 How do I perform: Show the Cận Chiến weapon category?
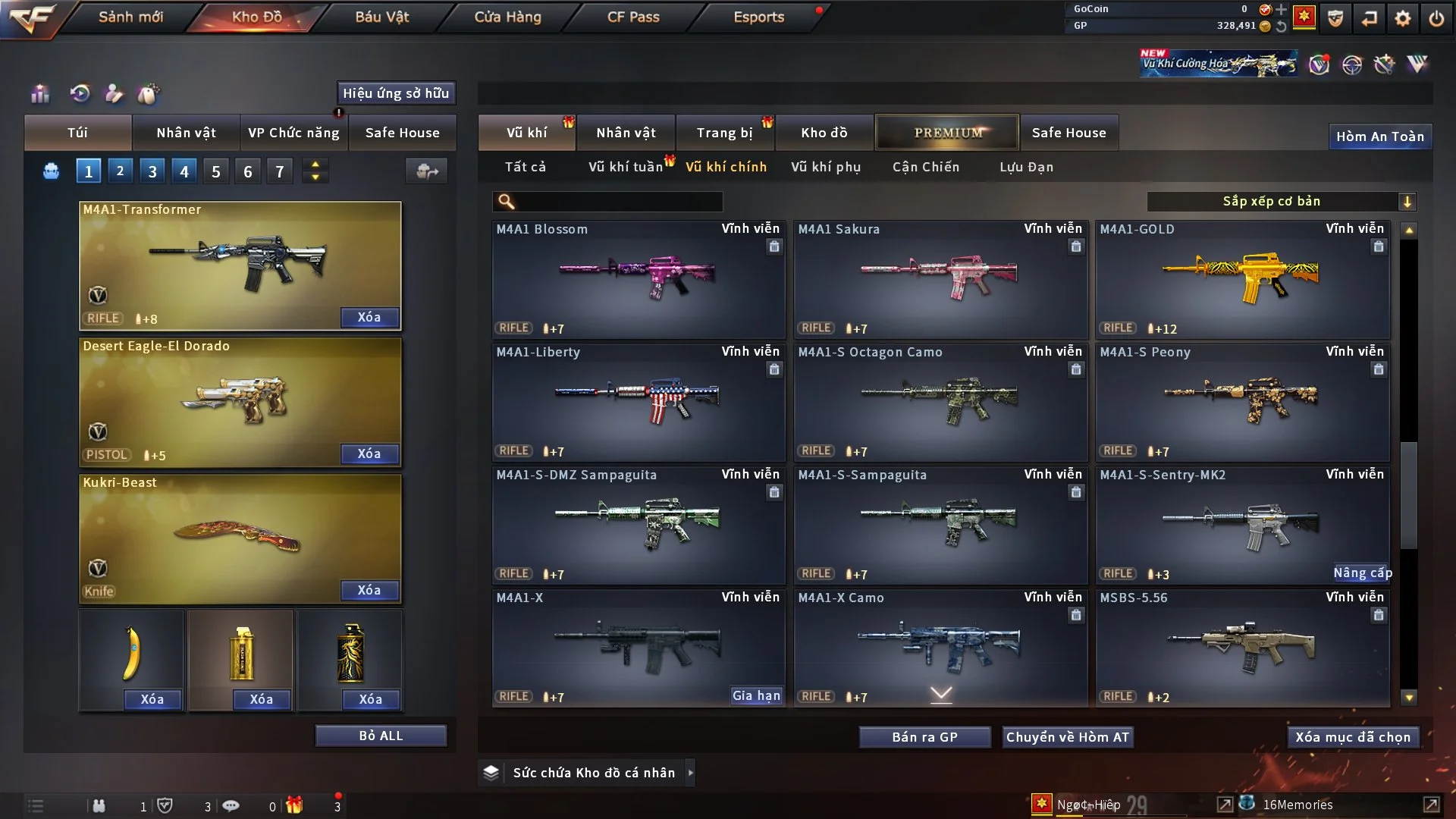pos(925,167)
